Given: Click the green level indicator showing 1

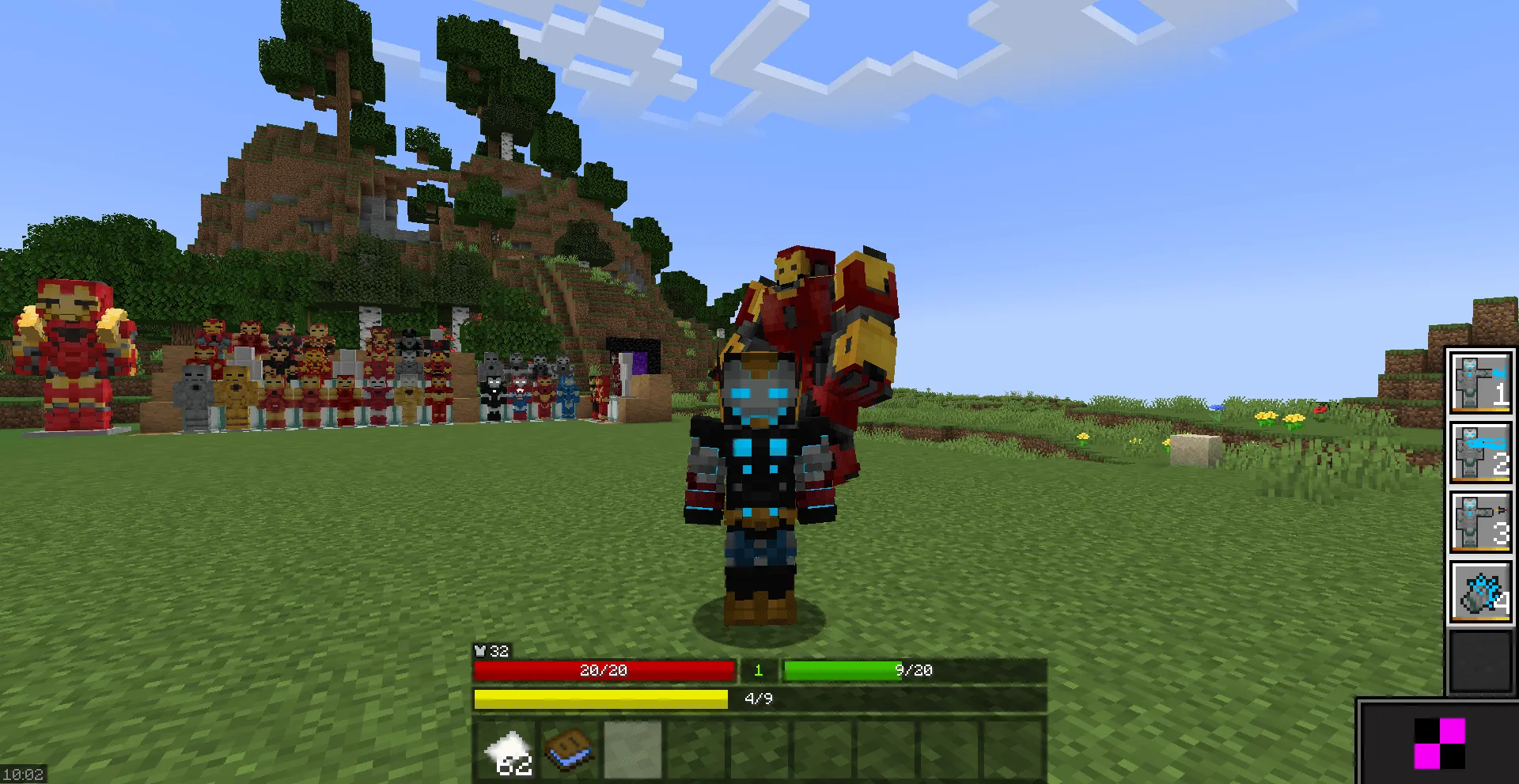Looking at the screenshot, I should [757, 669].
